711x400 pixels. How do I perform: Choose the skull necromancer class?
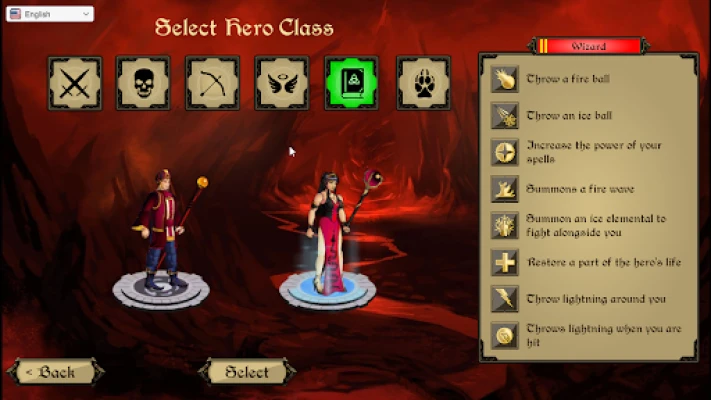(143, 82)
